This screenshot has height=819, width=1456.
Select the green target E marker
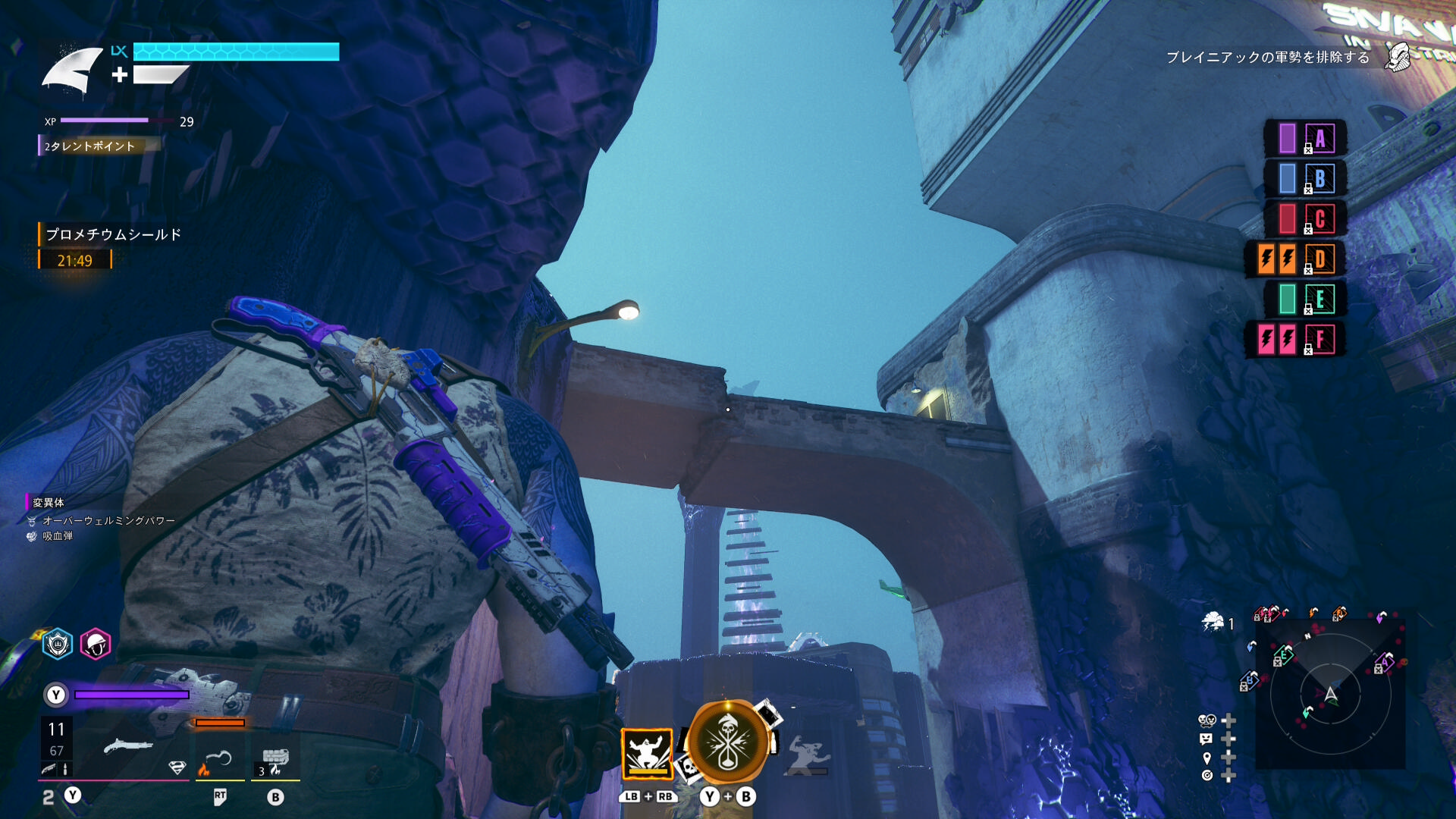[1306, 299]
